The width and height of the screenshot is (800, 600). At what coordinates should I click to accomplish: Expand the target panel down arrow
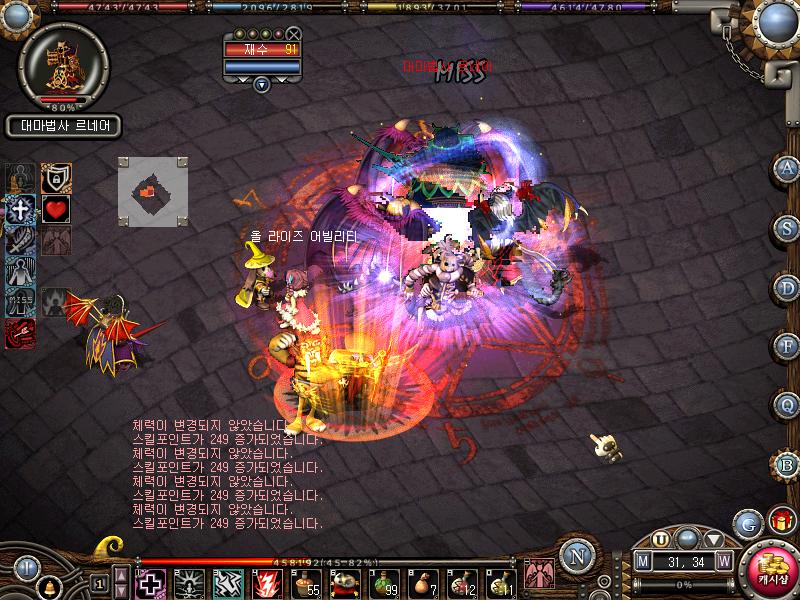262,84
